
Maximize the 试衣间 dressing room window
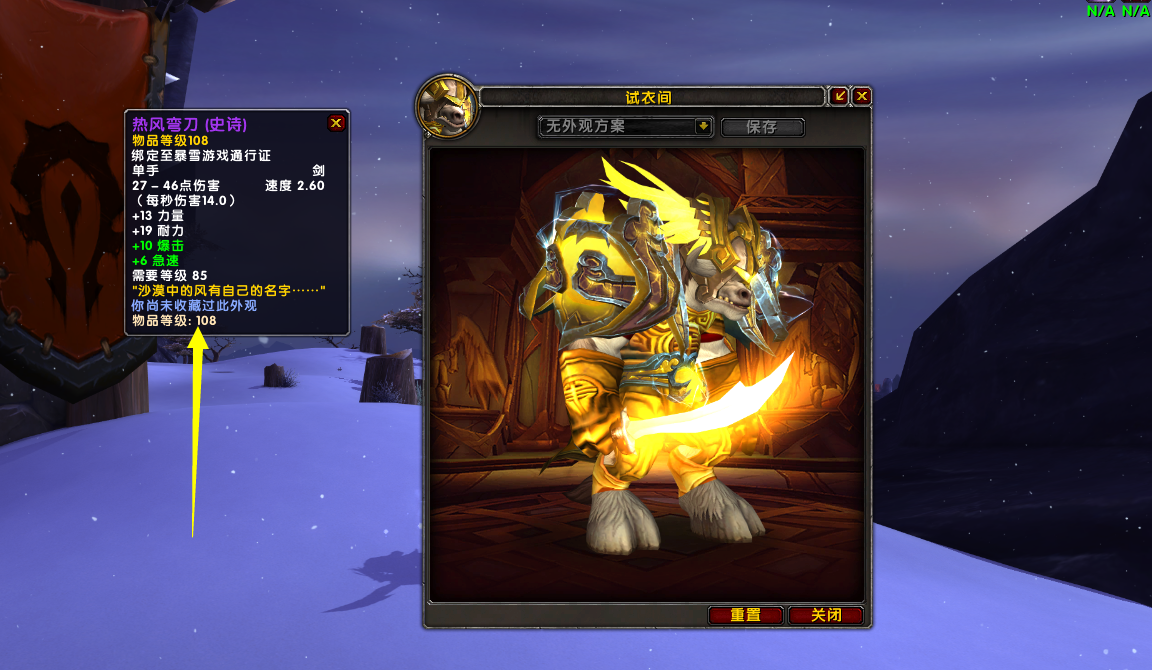[x=840, y=96]
